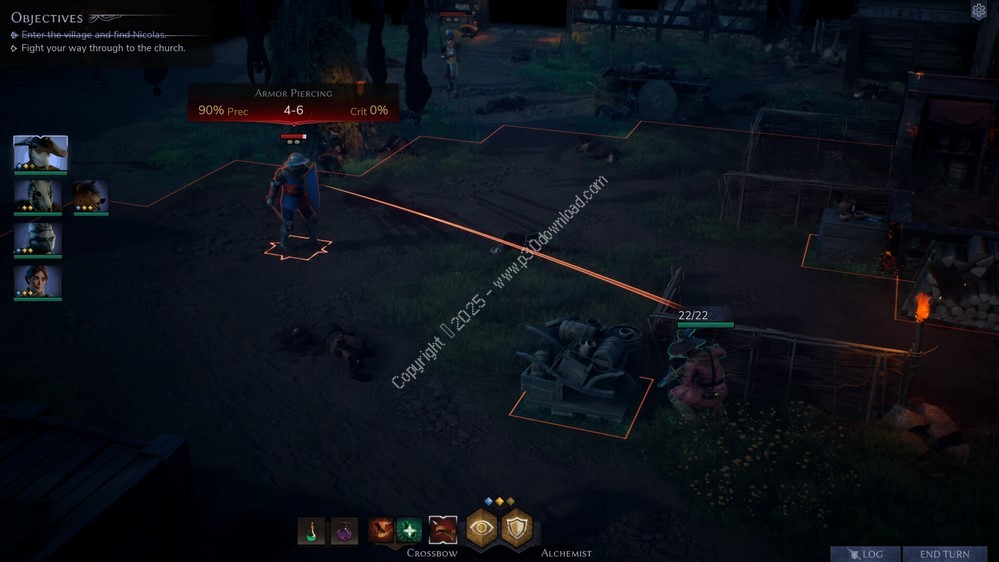Activate the hexagonal shield defend ability
Image resolution: width=999 pixels, height=562 pixels.
click(x=517, y=529)
